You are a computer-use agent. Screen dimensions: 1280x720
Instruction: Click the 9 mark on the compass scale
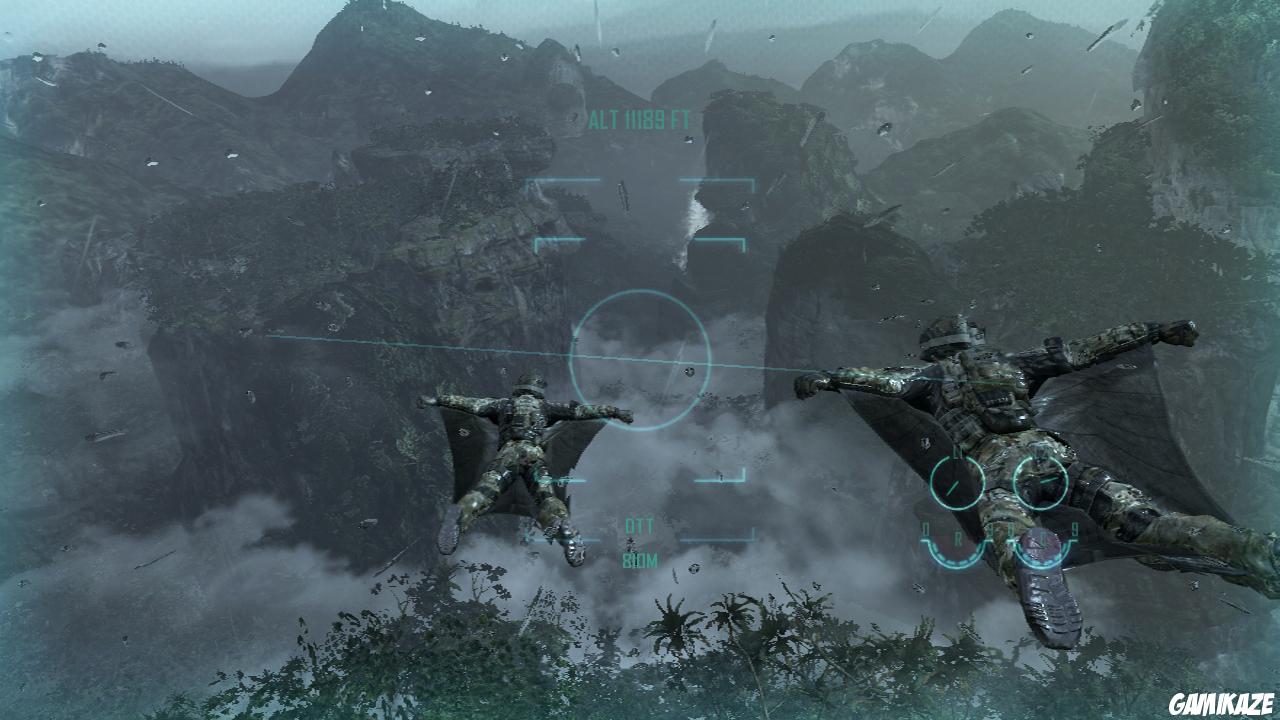1077,529
